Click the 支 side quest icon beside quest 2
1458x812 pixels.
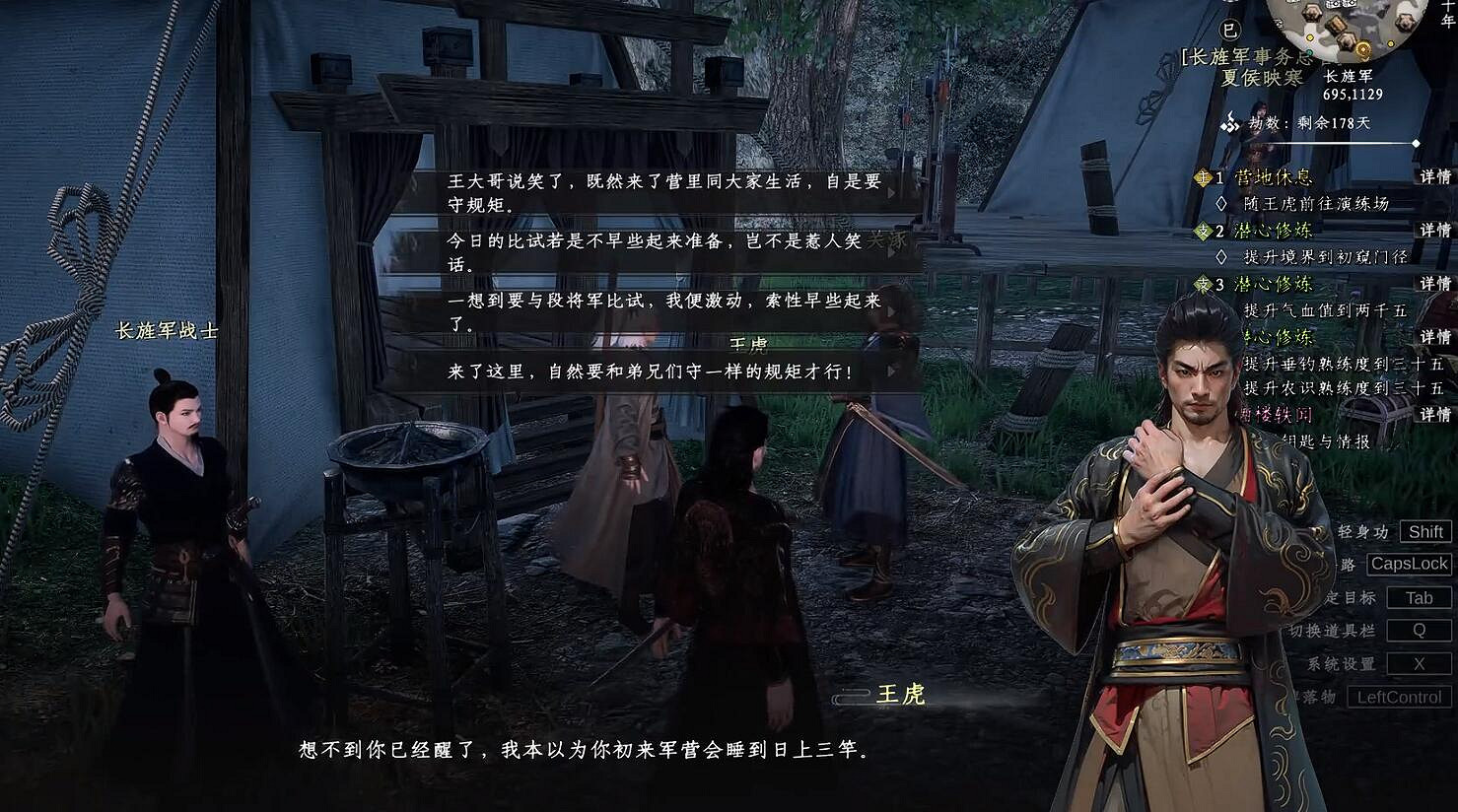click(1205, 229)
